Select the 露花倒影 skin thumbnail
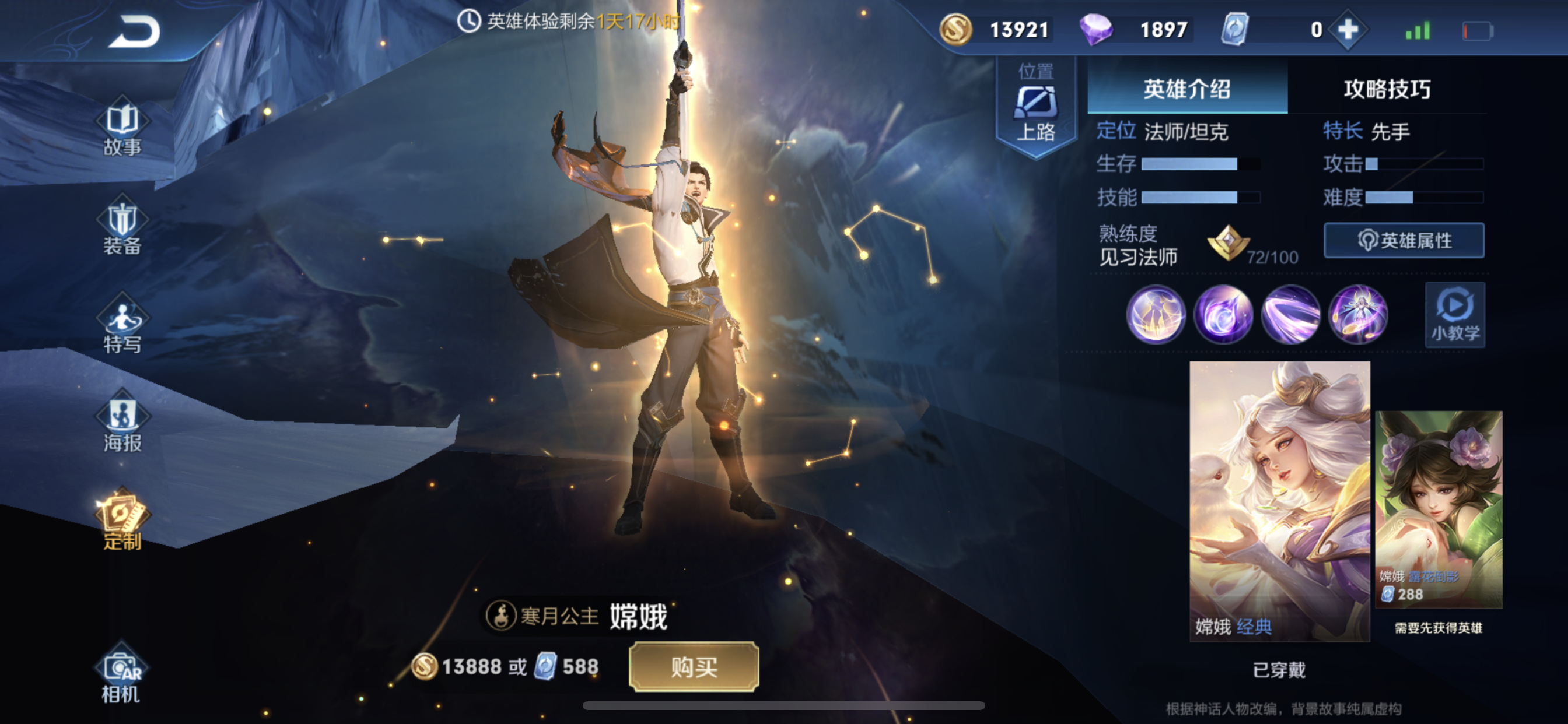Screen dimensions: 1568x724 (1438, 509)
